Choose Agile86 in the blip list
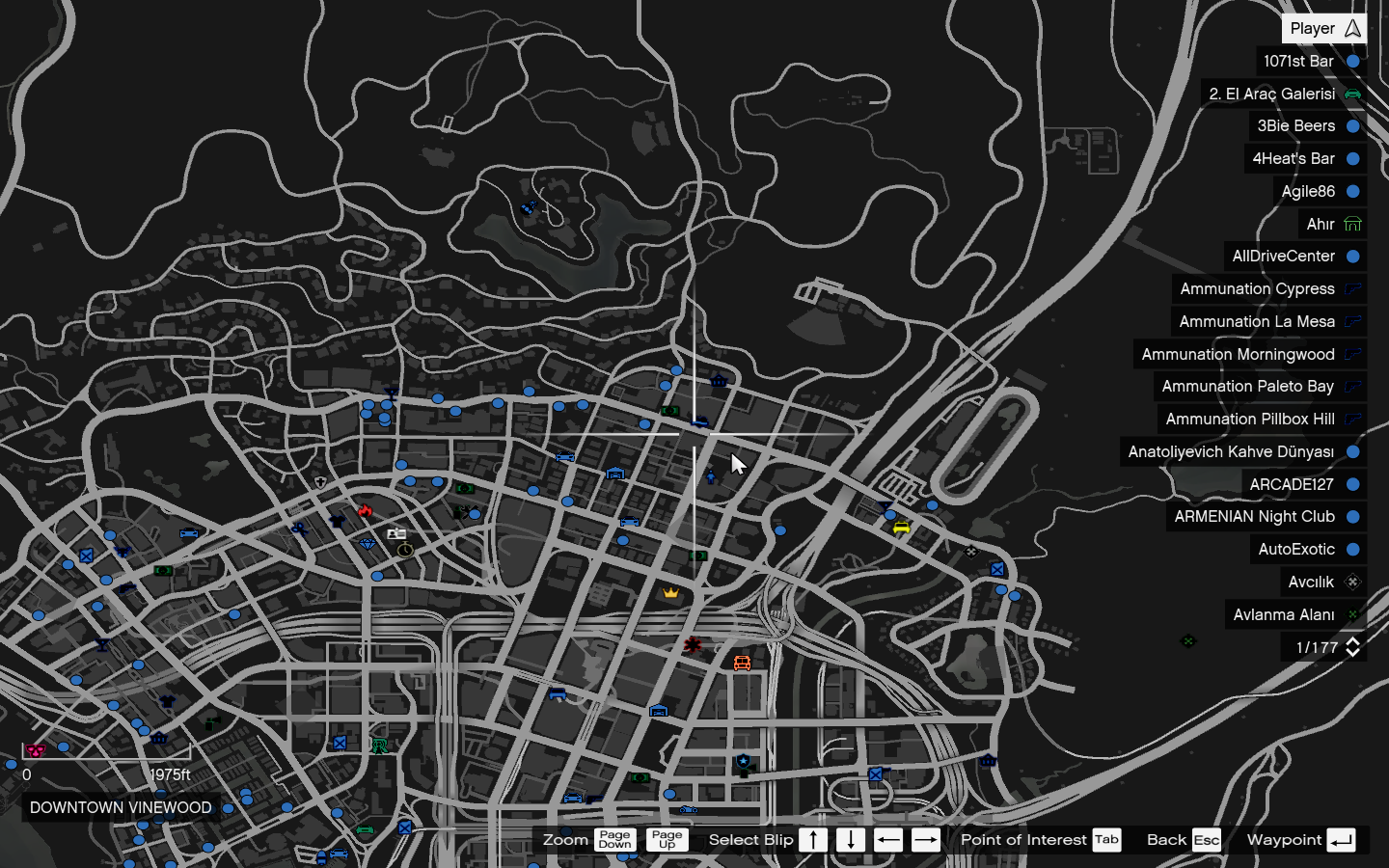The image size is (1389, 868). click(x=1319, y=192)
